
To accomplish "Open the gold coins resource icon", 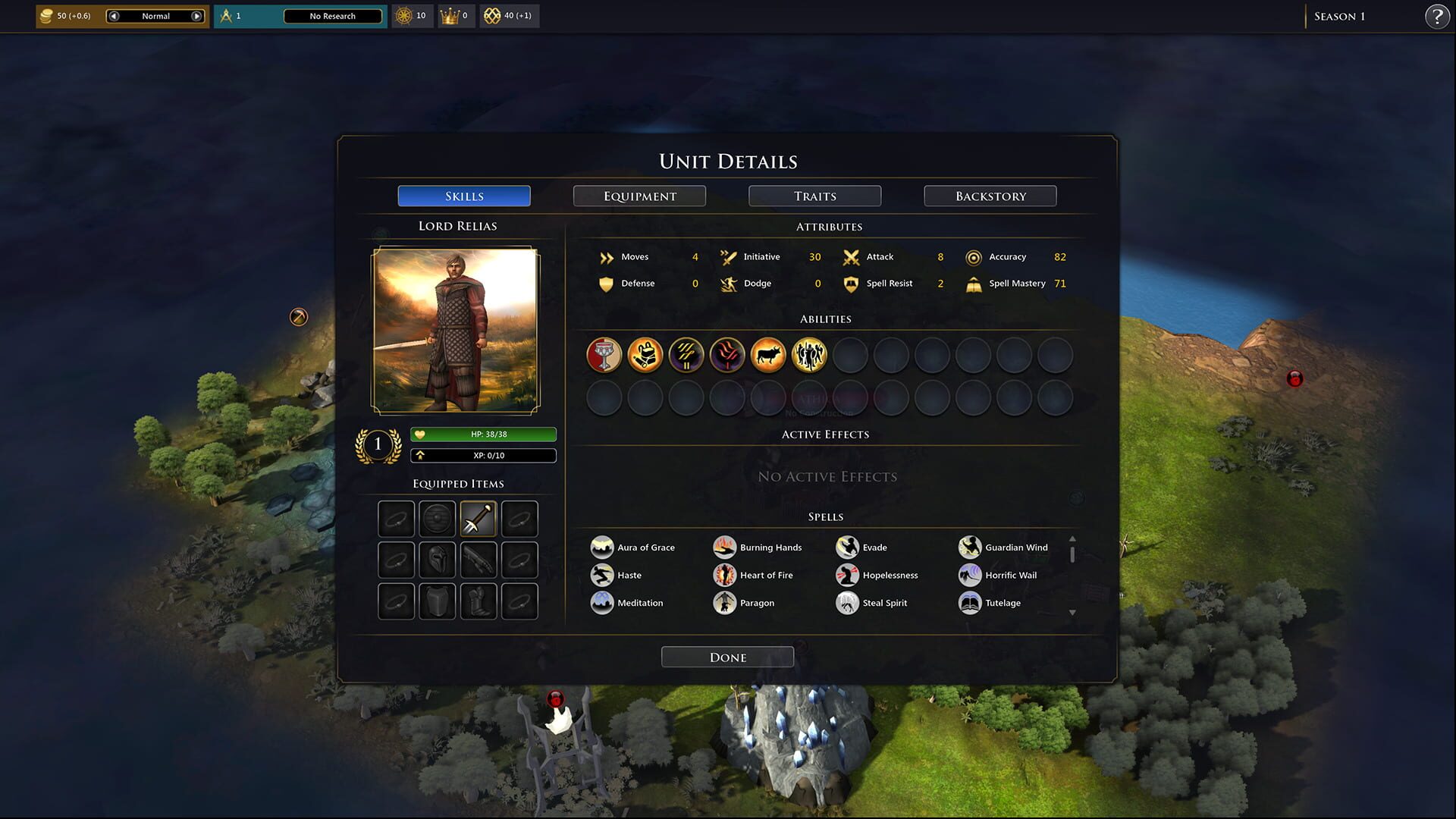I will [47, 15].
